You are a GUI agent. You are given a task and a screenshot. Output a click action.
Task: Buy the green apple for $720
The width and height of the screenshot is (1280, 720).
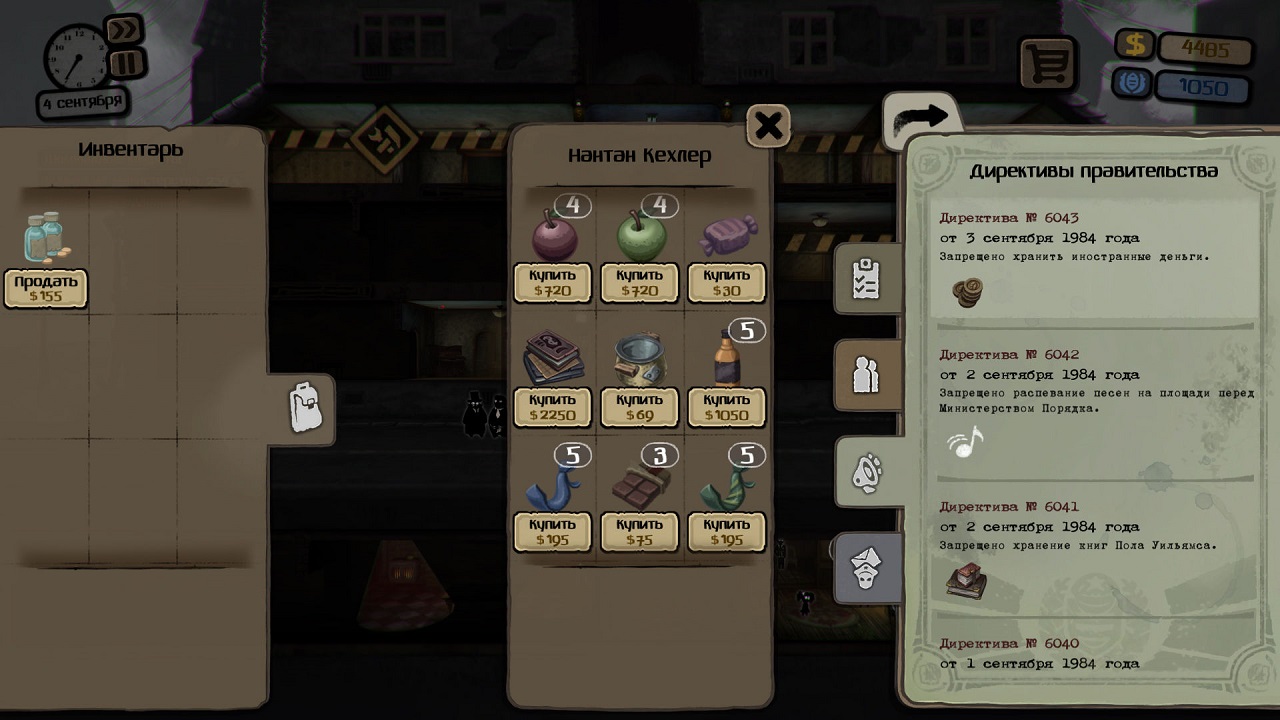(640, 283)
